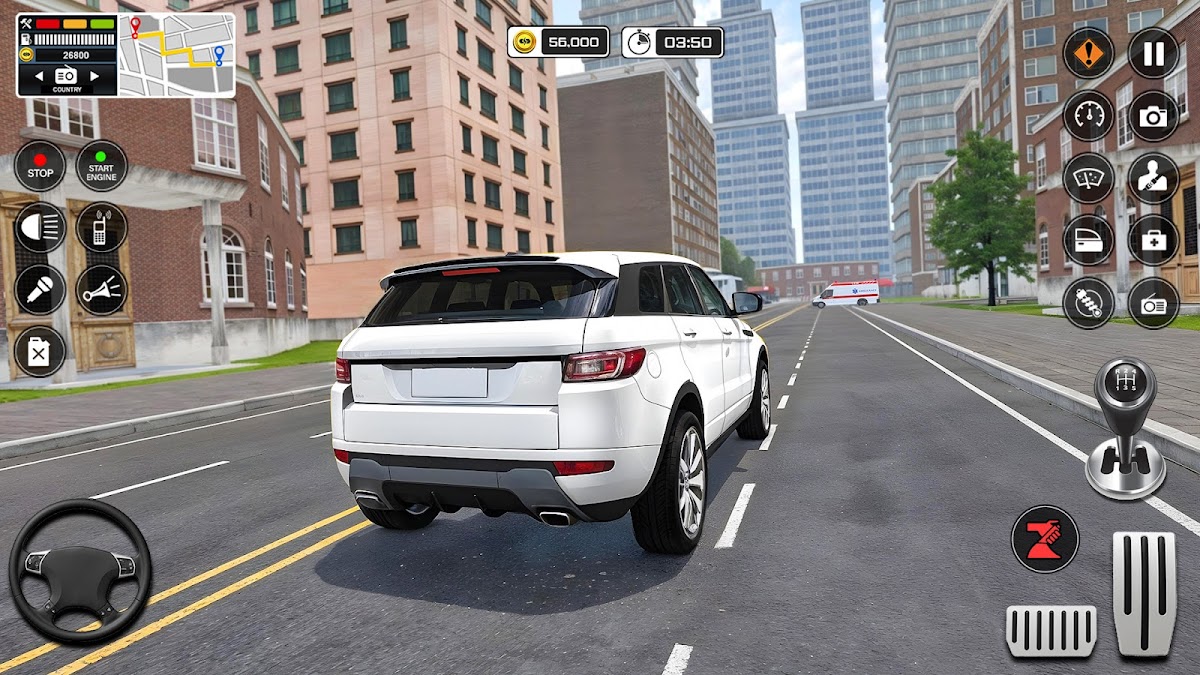
Task: Engage the red handbrake button
Action: pyautogui.click(x=1045, y=539)
